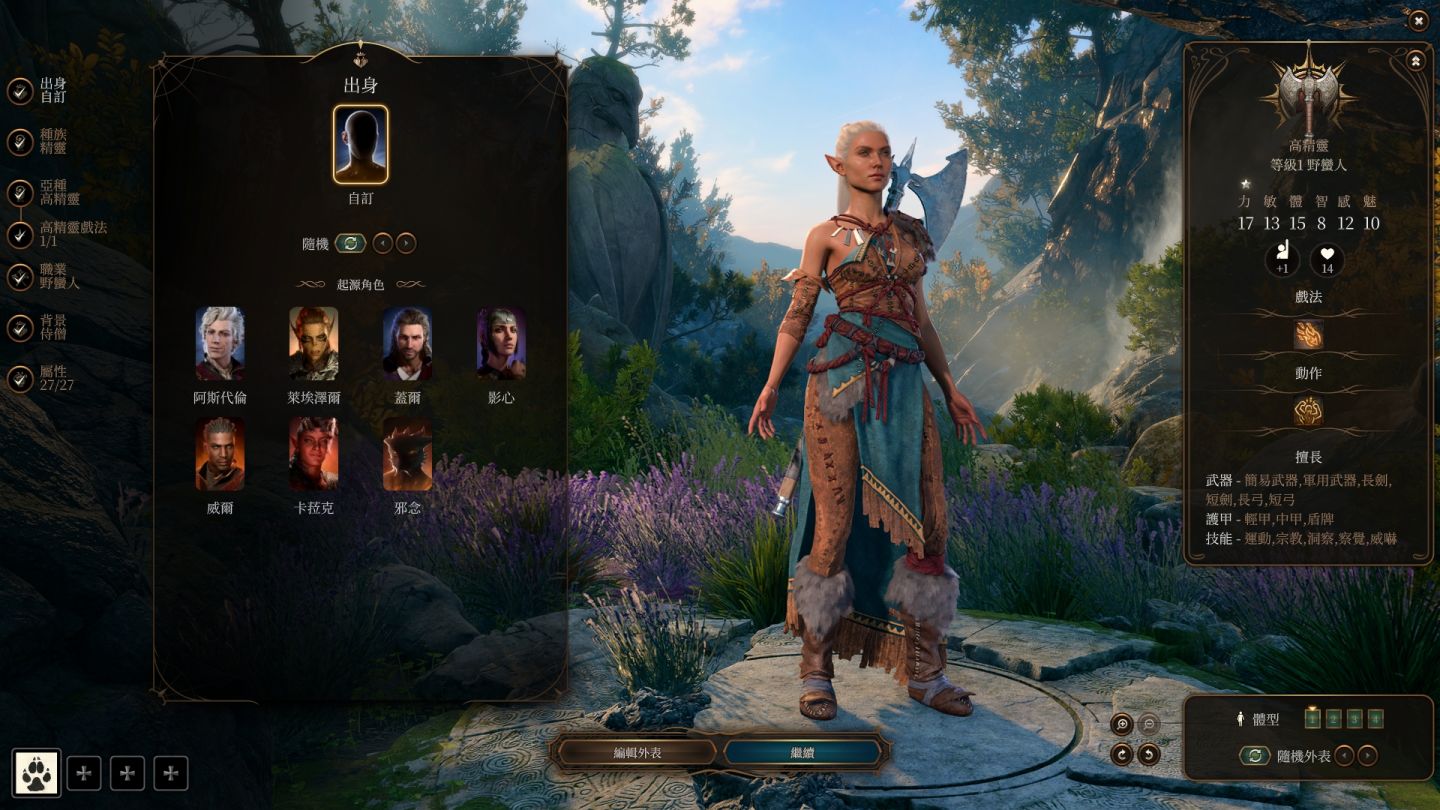Screen dimensions: 1440x810
Task: Randomize appearance with 隨機外表 button
Action: pyautogui.click(x=1254, y=756)
